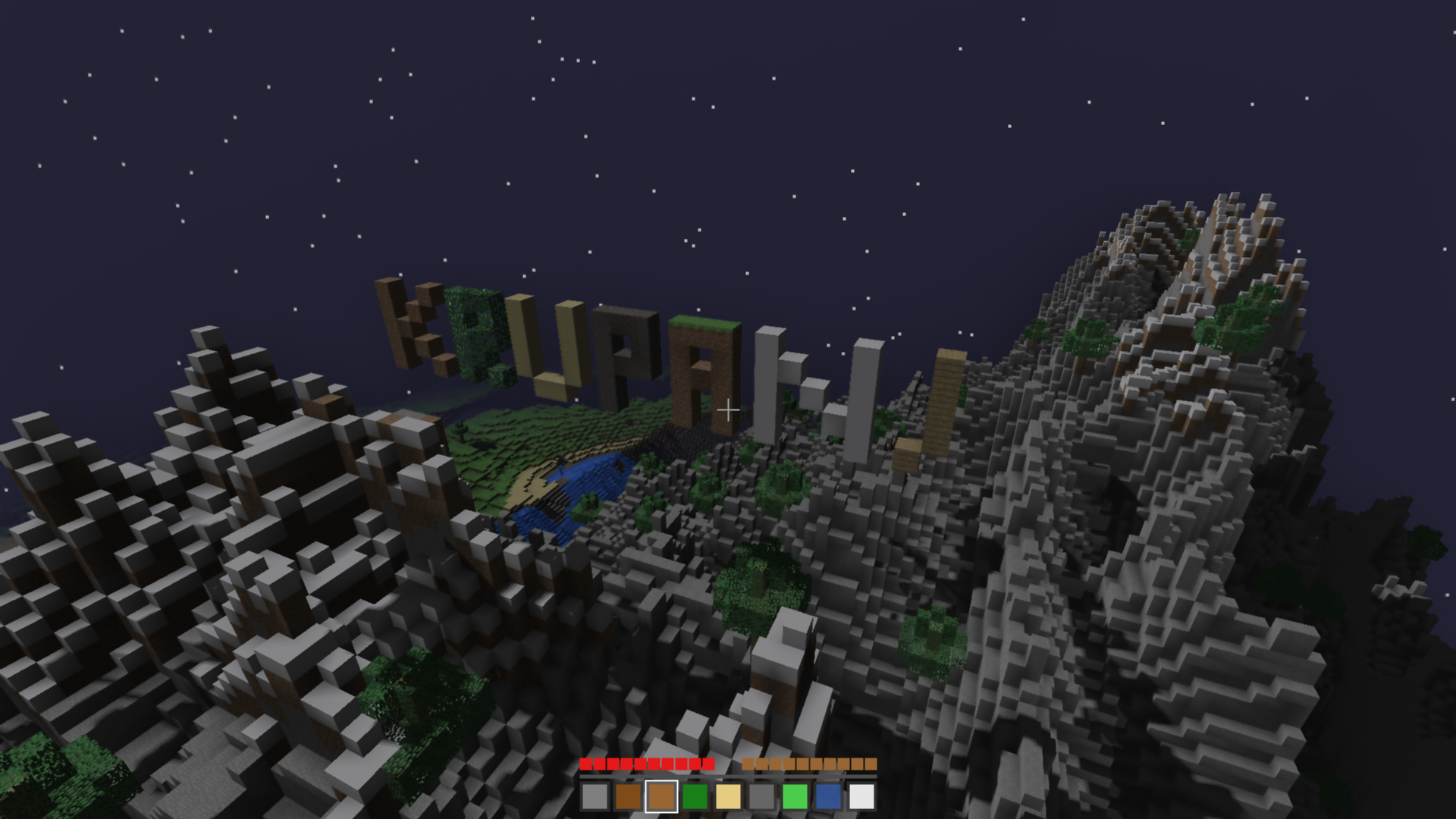The image size is (1456, 819).
Task: Select the darker gray block slot
Action: (x=761, y=797)
